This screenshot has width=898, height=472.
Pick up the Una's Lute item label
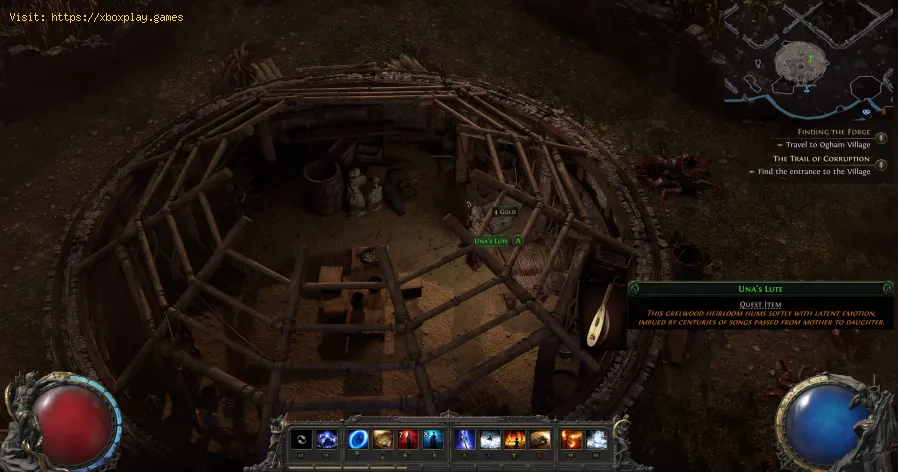coord(492,241)
